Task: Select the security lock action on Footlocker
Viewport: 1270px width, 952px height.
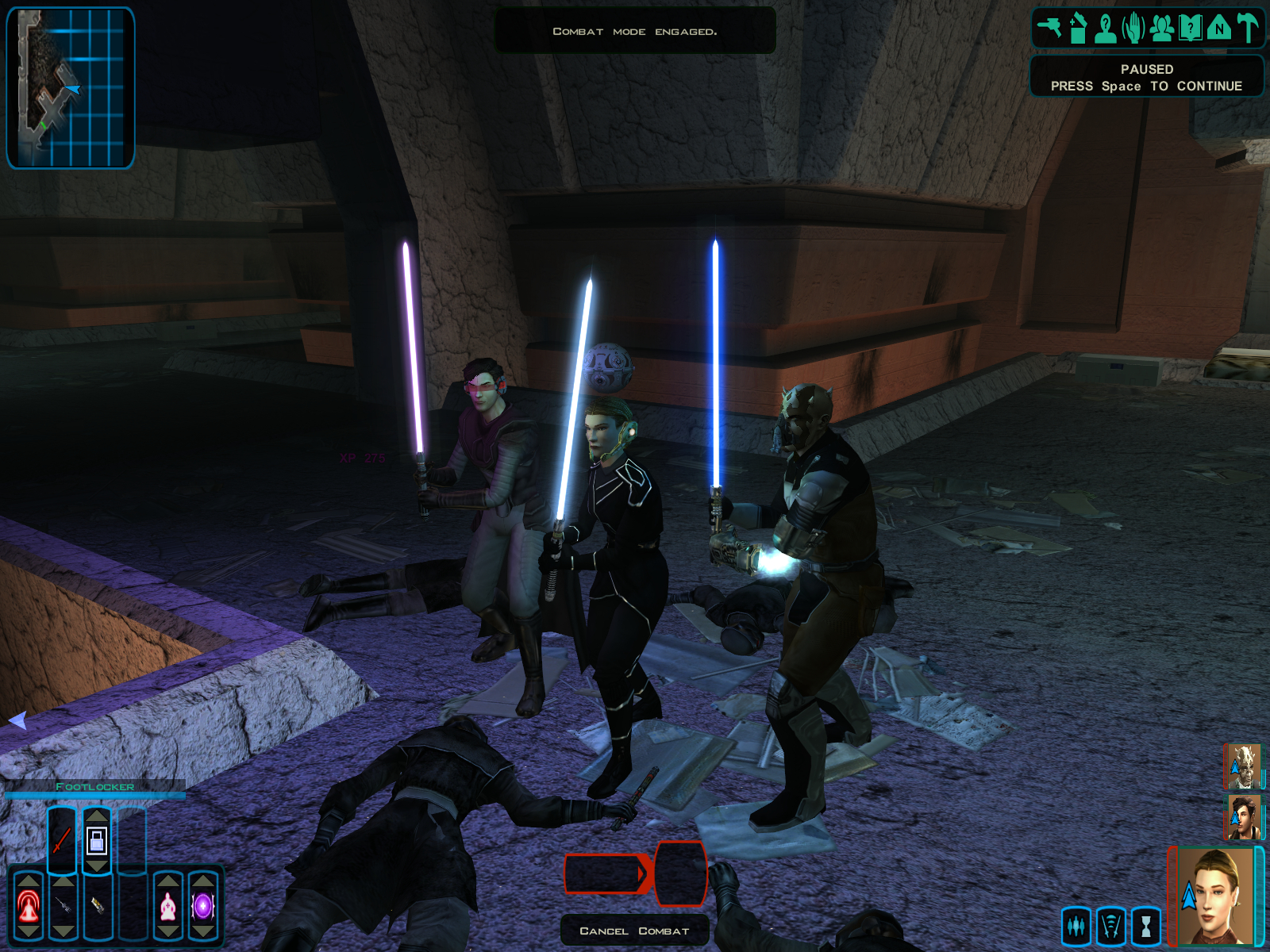Action: 97,841
